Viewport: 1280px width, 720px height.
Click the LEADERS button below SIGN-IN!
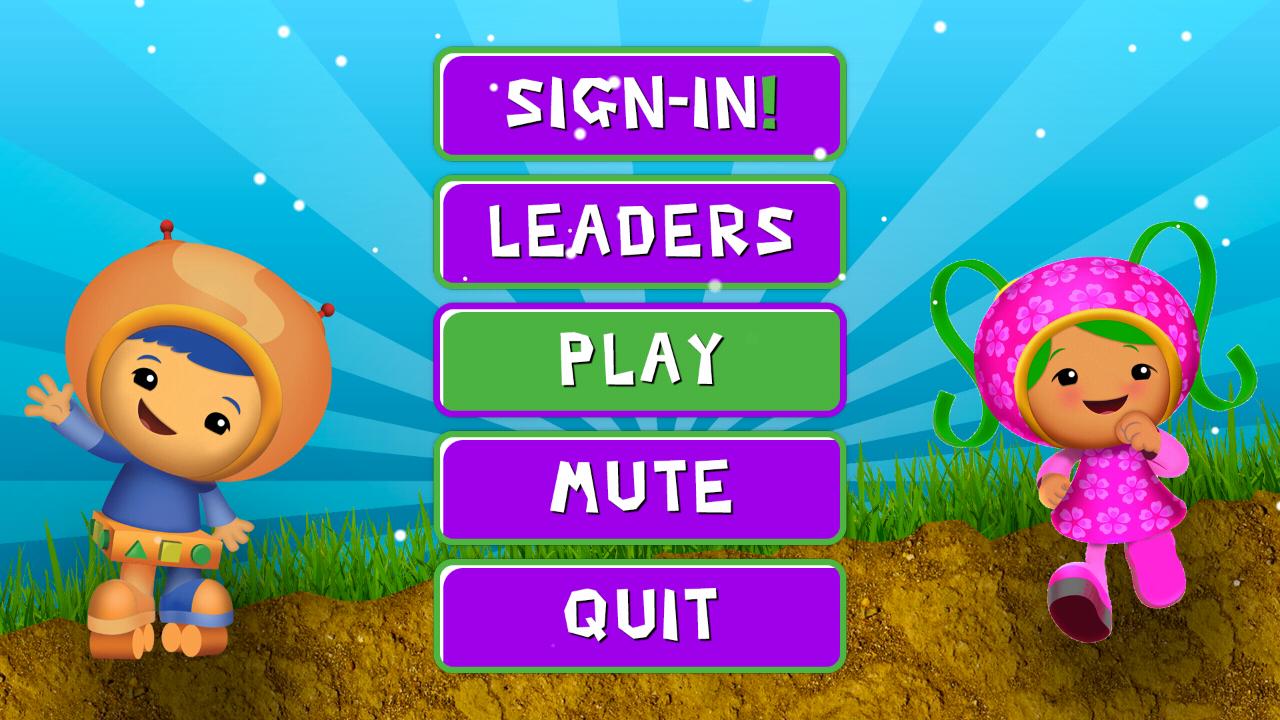[640, 232]
